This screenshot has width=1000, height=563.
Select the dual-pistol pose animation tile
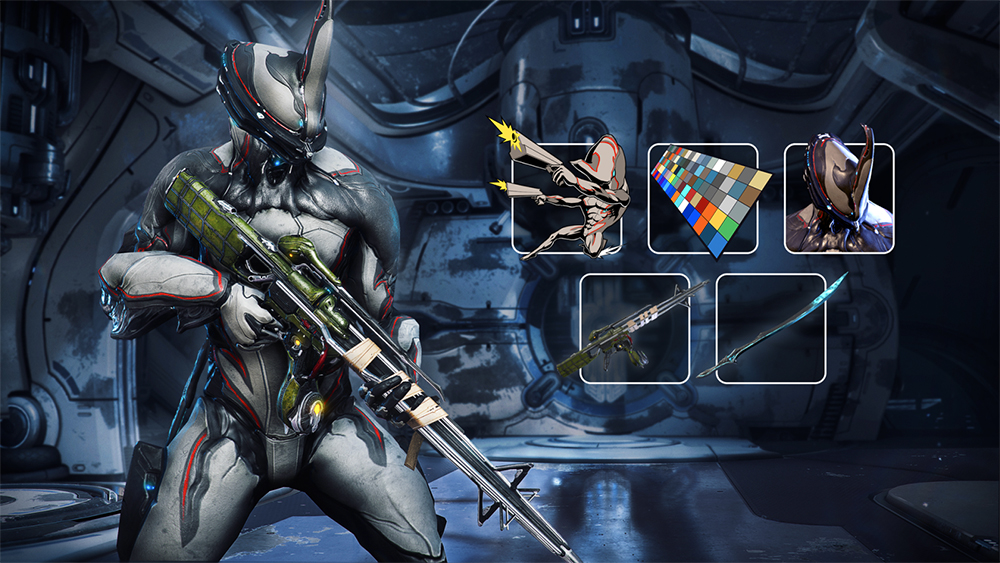pyautogui.click(x=567, y=198)
